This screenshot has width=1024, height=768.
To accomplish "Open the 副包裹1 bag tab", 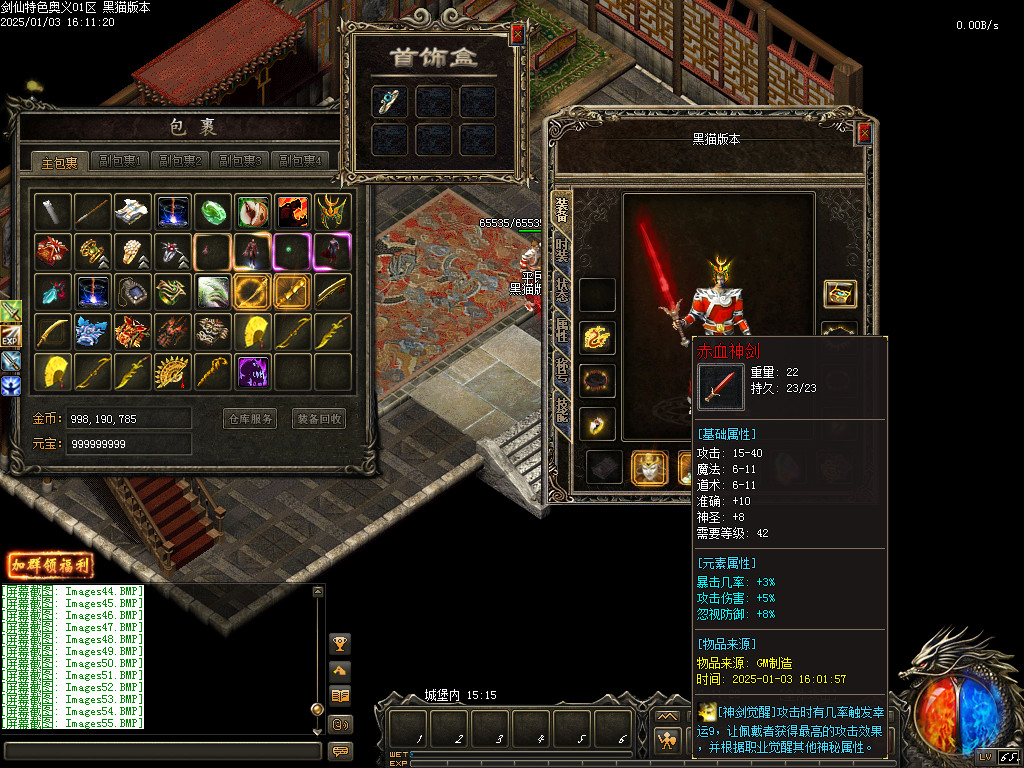I will point(119,161).
